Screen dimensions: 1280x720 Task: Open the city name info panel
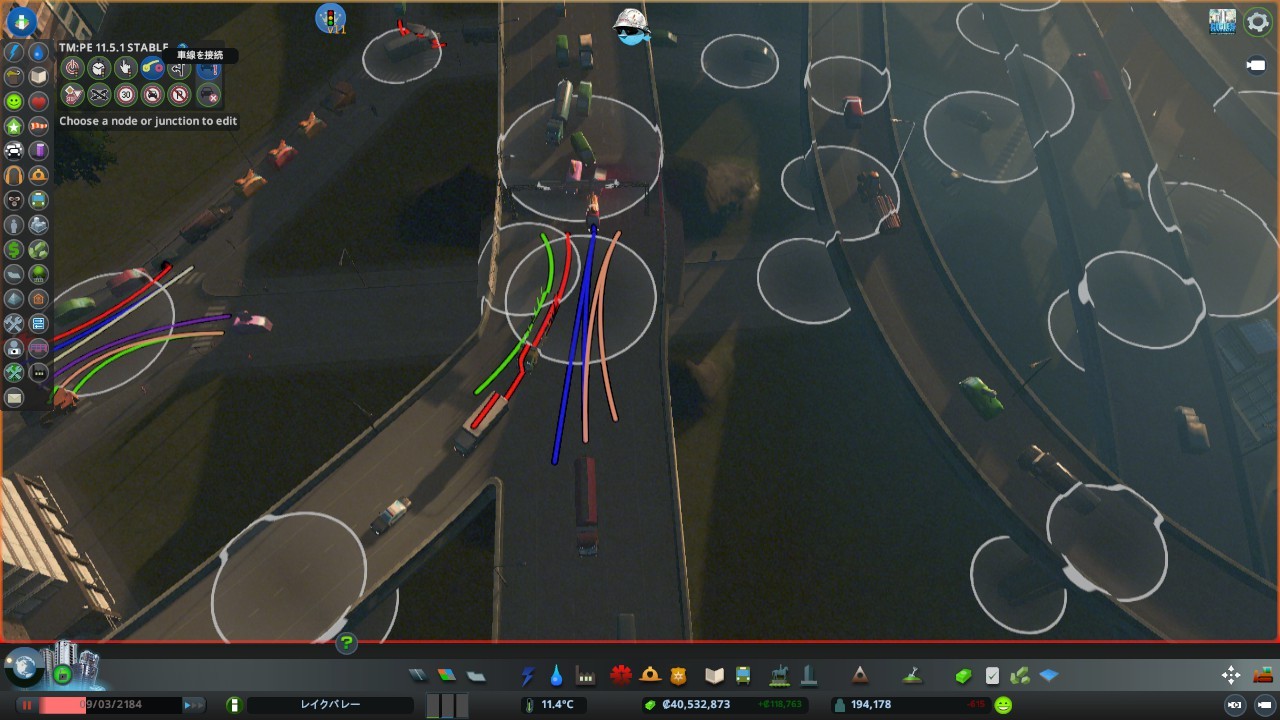[x=330, y=705]
